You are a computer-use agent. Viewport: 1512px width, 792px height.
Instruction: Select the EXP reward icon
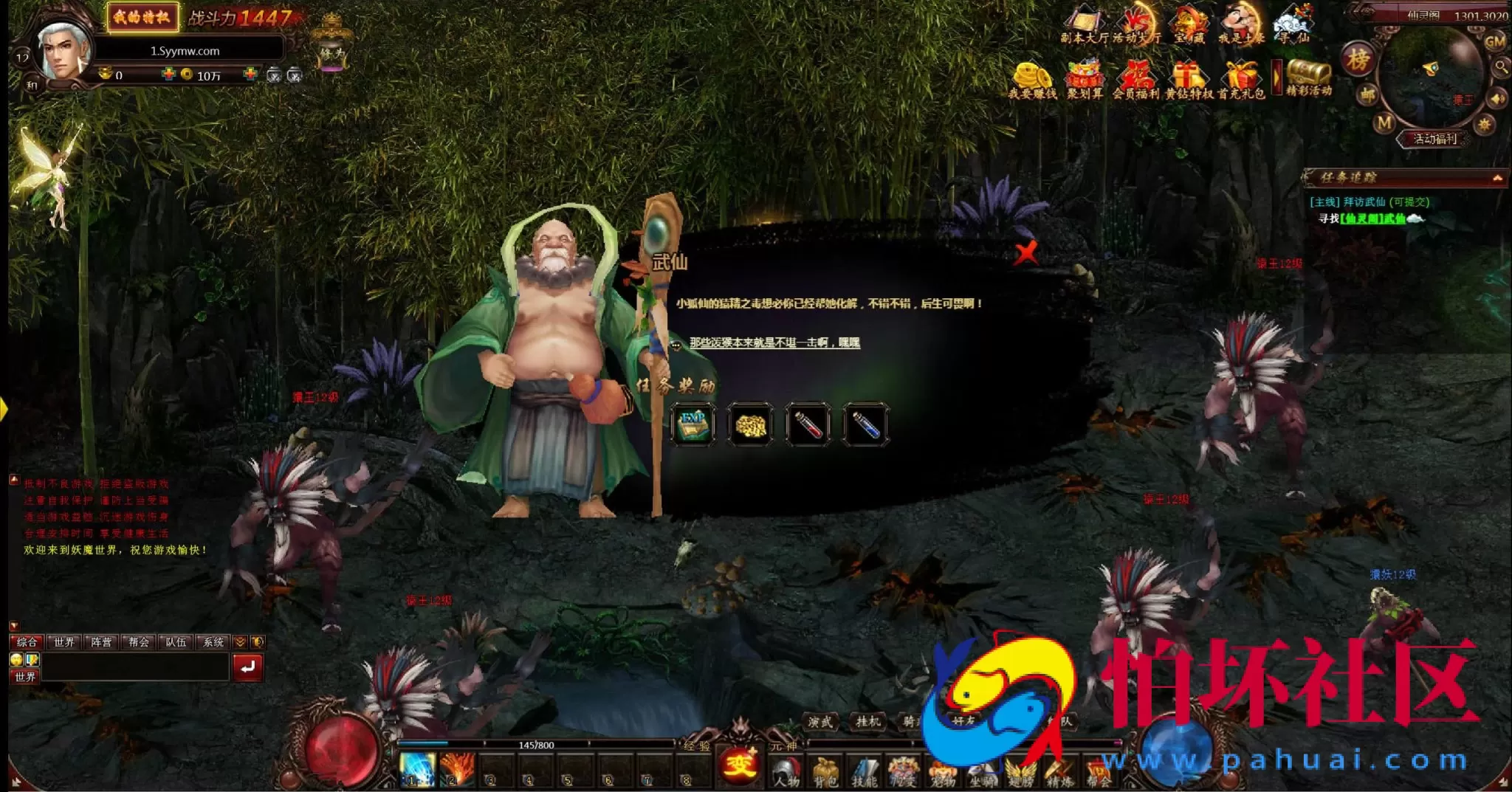click(693, 424)
